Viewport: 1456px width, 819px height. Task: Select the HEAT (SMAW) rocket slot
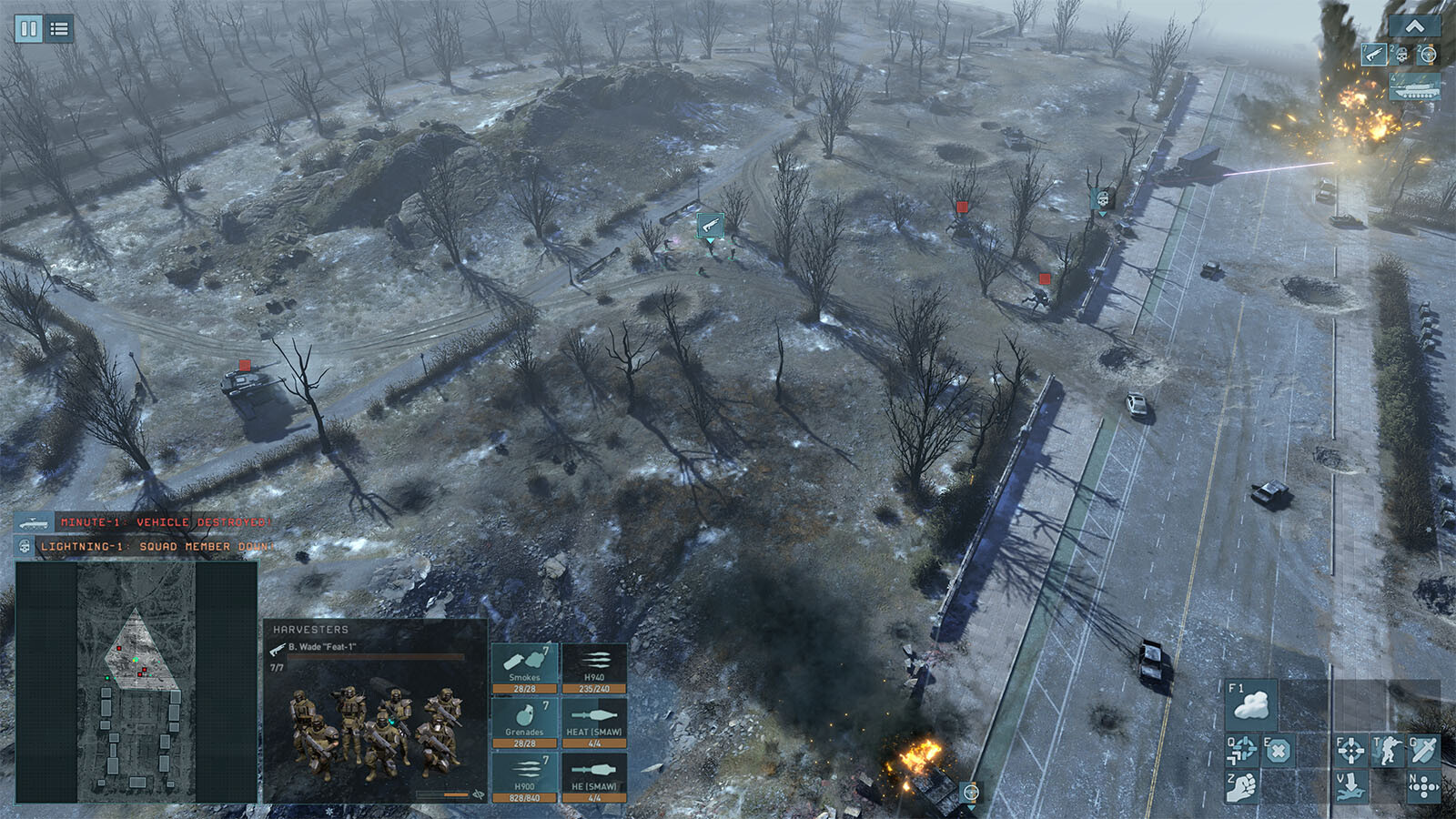tap(594, 722)
